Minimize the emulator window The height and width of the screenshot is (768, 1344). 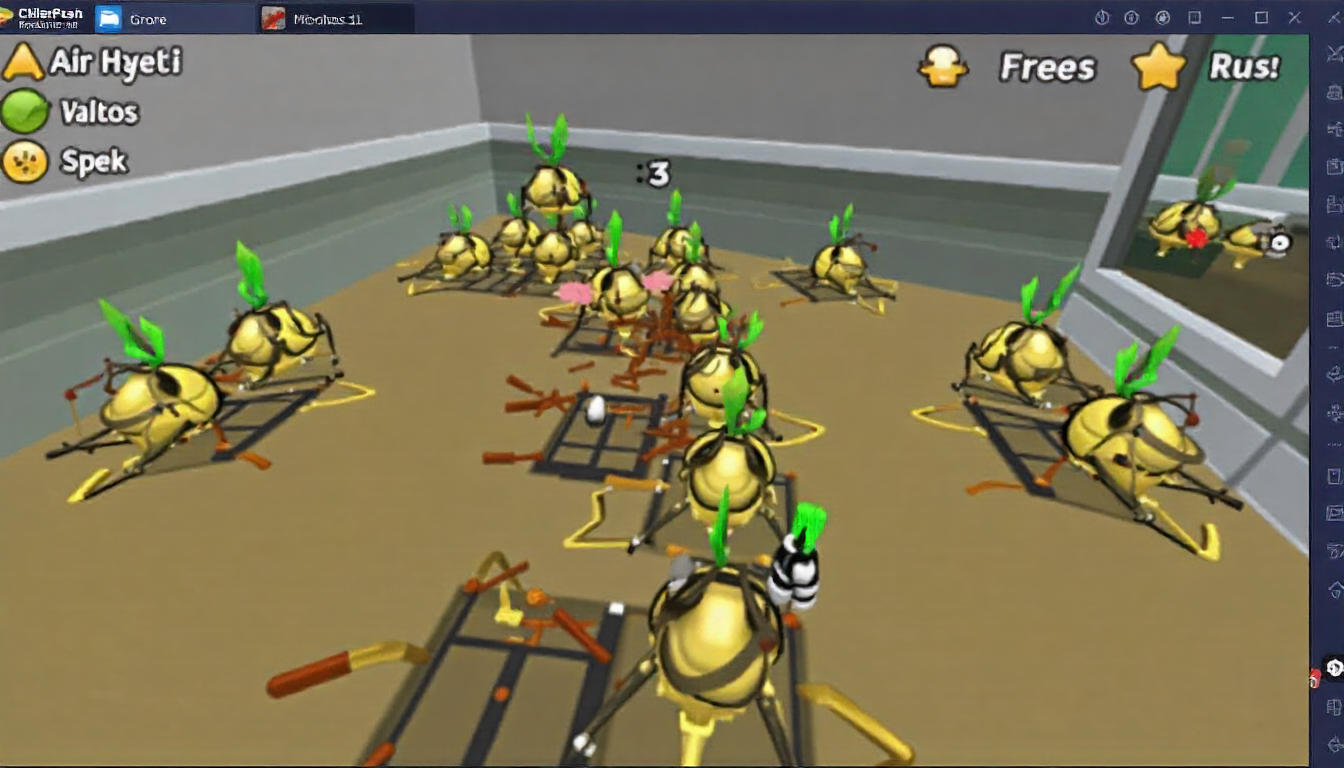[x=1228, y=17]
